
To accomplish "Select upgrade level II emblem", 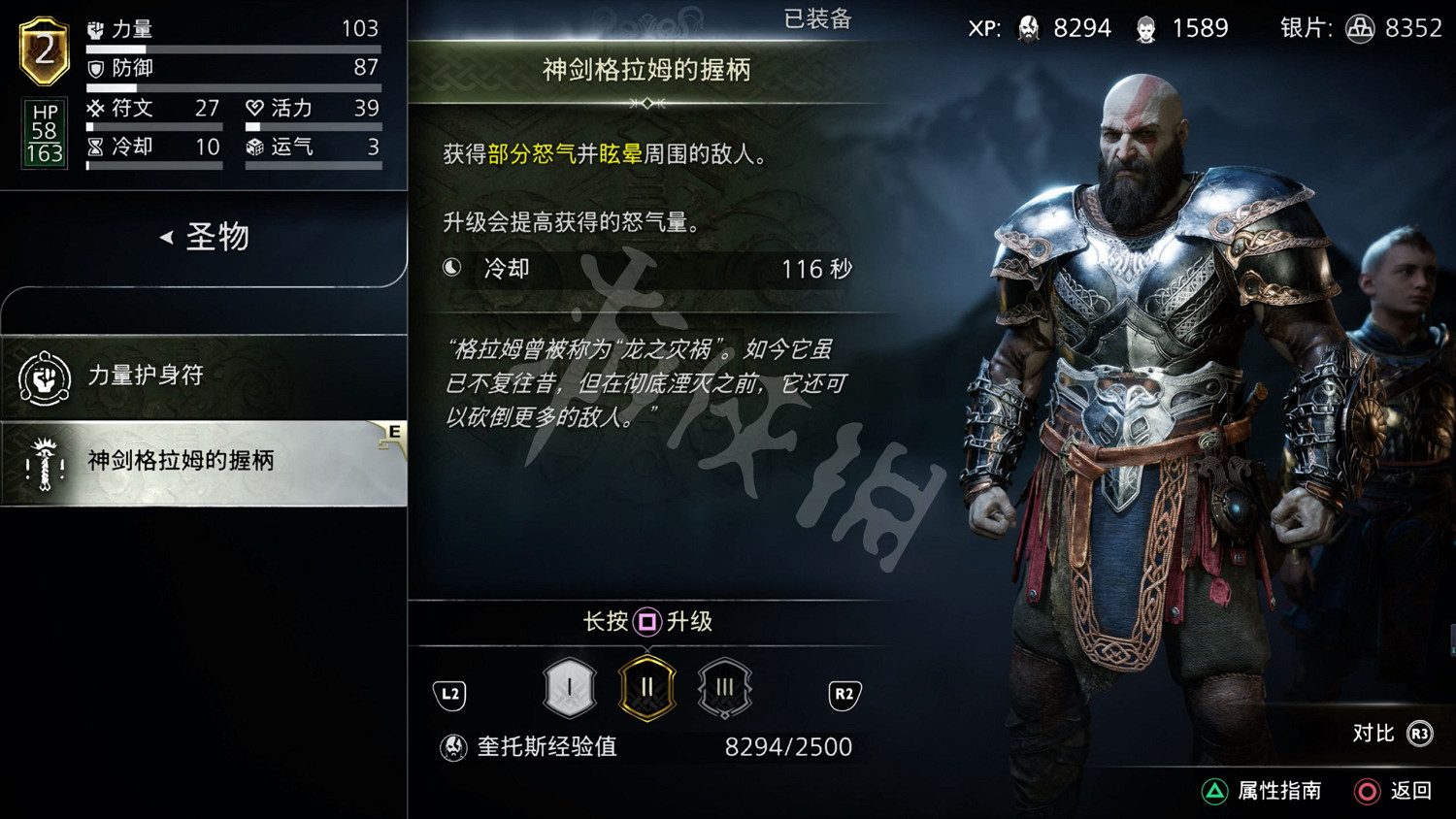I will click(x=647, y=686).
